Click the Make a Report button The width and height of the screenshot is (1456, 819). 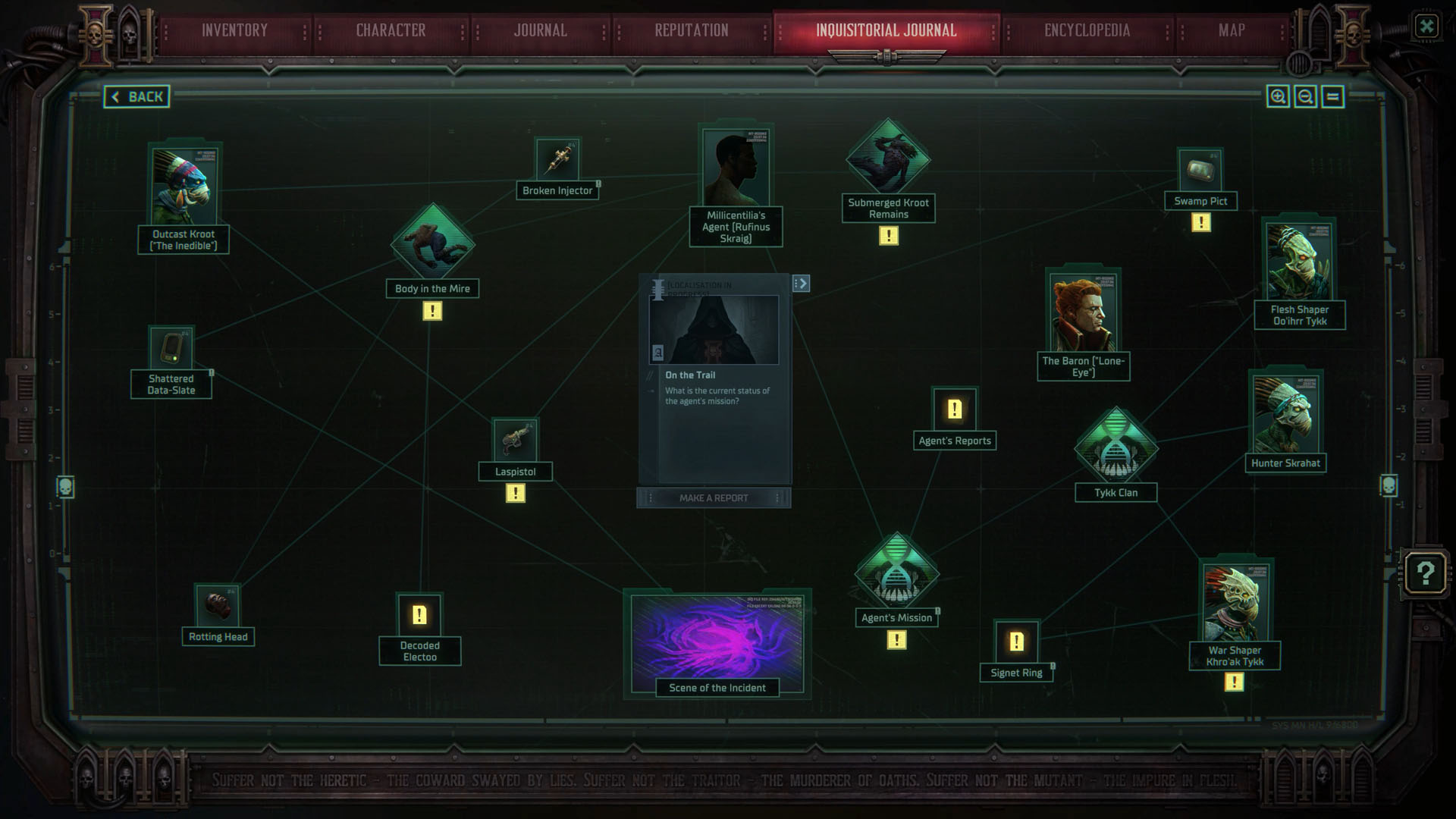tap(714, 497)
